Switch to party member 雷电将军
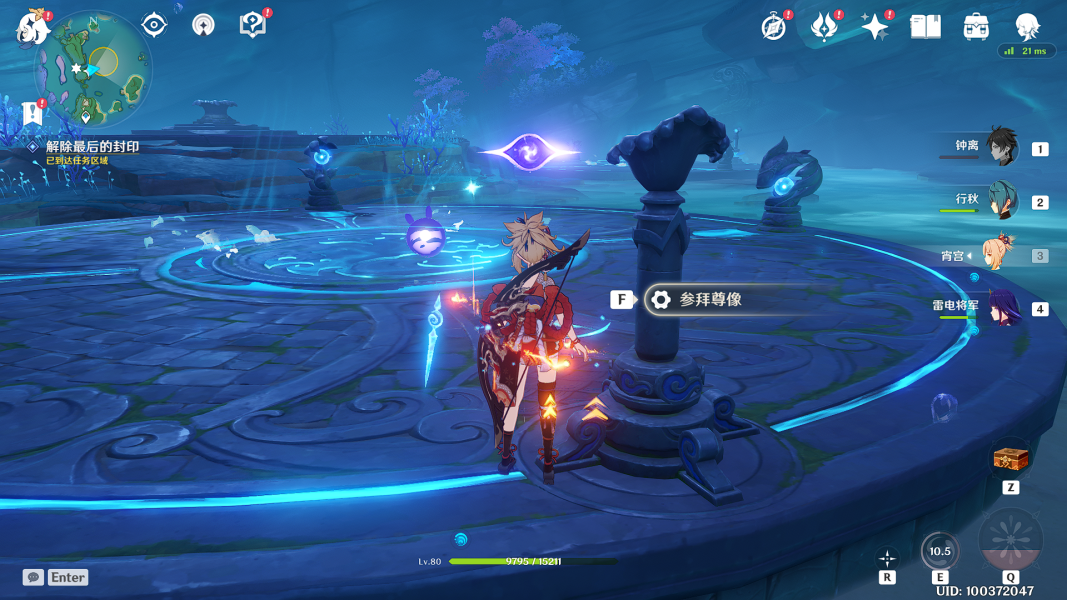 point(1001,307)
